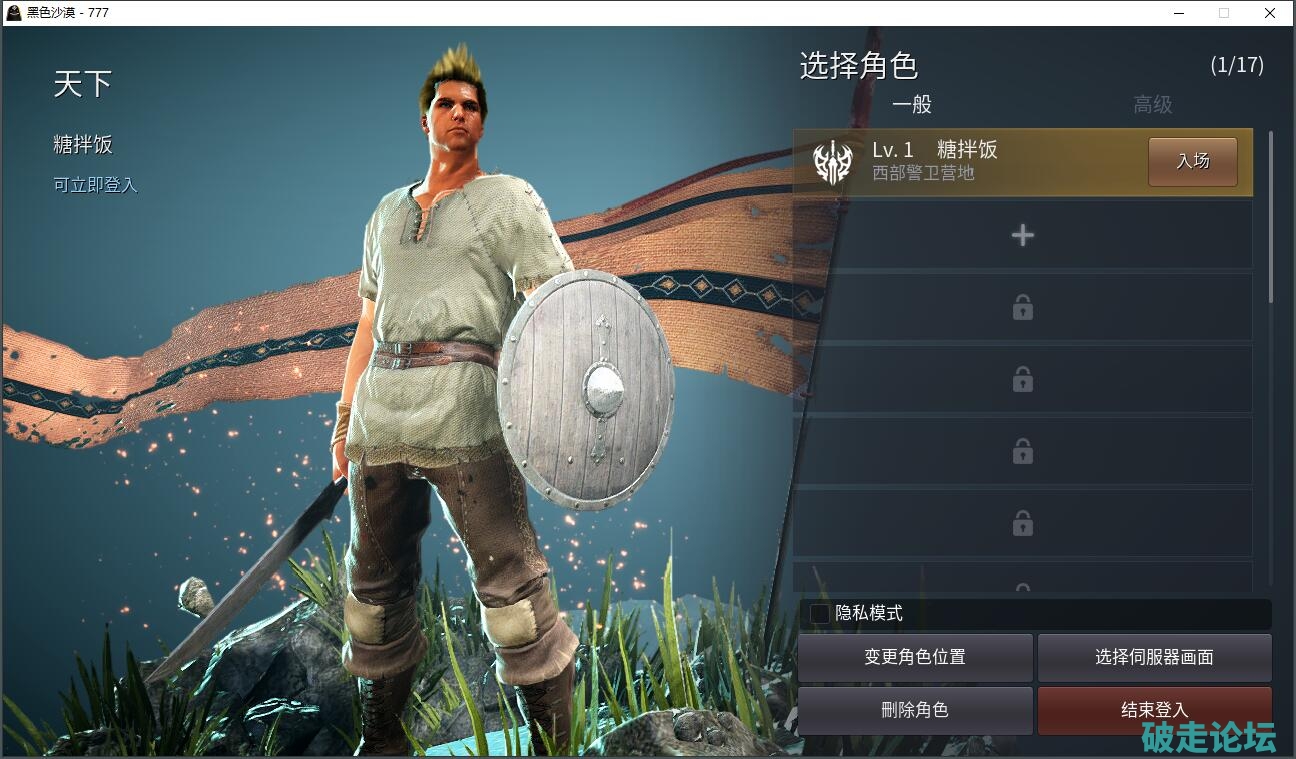The image size is (1296, 759).
Task: Go to 选择伺服器画面 server selection
Action: [1154, 658]
